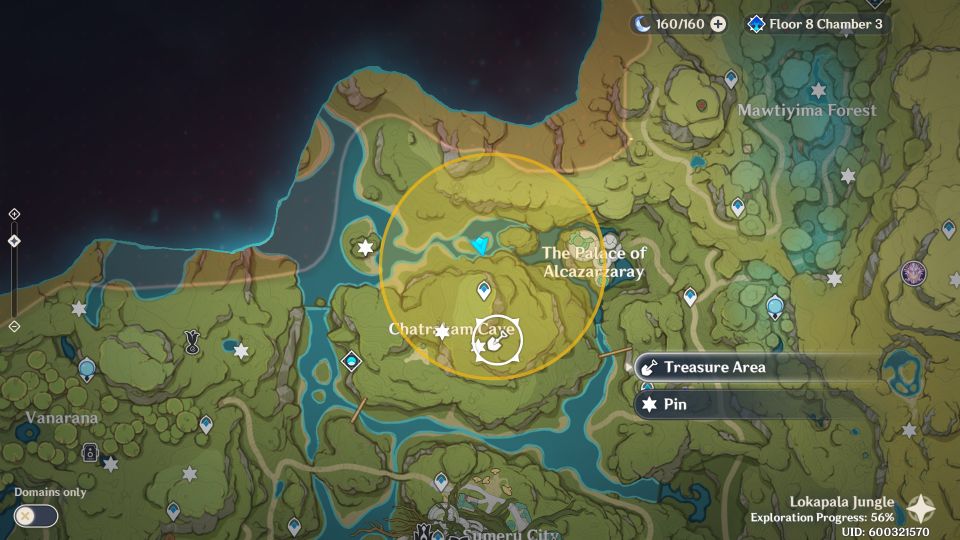Select the padlock marker near Vanarana
This screenshot has height=540, width=960.
point(90,452)
